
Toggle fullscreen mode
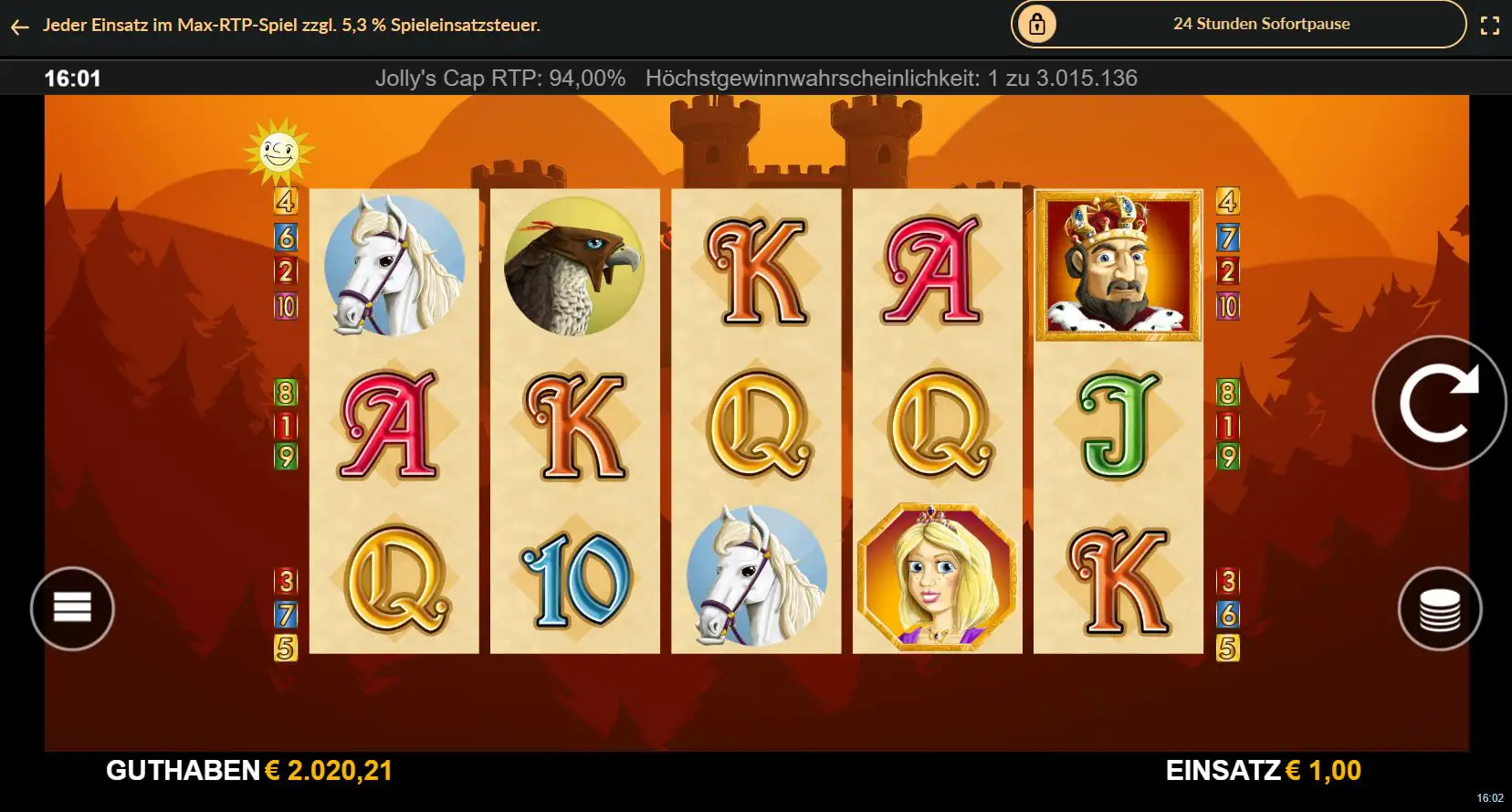[x=1489, y=26]
